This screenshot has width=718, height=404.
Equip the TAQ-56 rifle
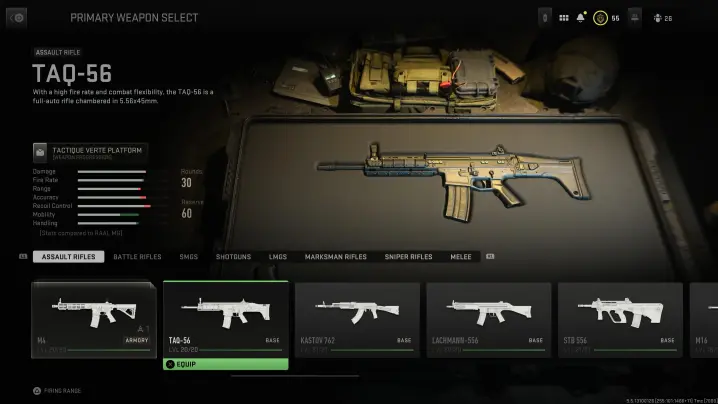pos(225,364)
